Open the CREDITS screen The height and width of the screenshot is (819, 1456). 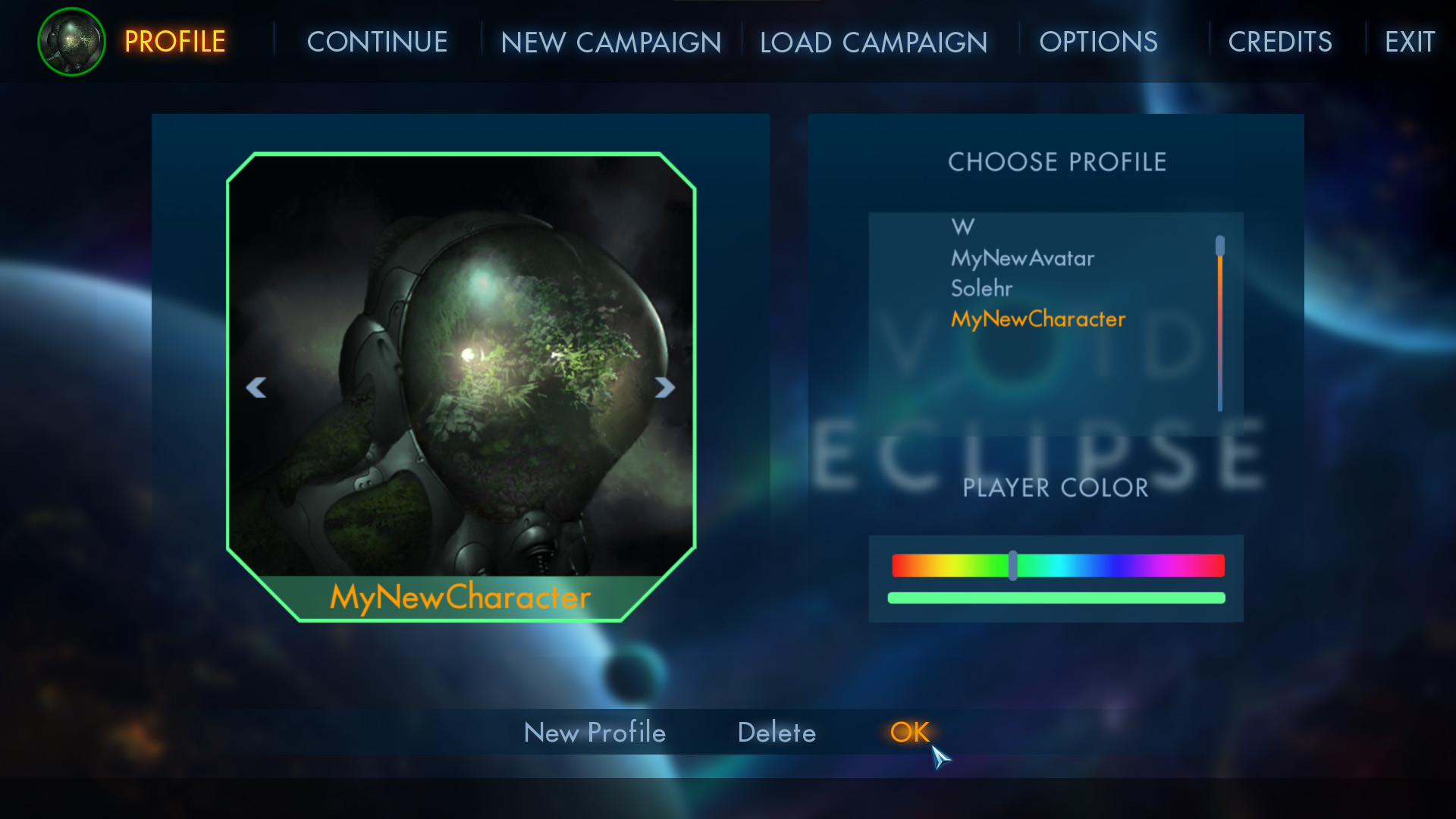1280,42
